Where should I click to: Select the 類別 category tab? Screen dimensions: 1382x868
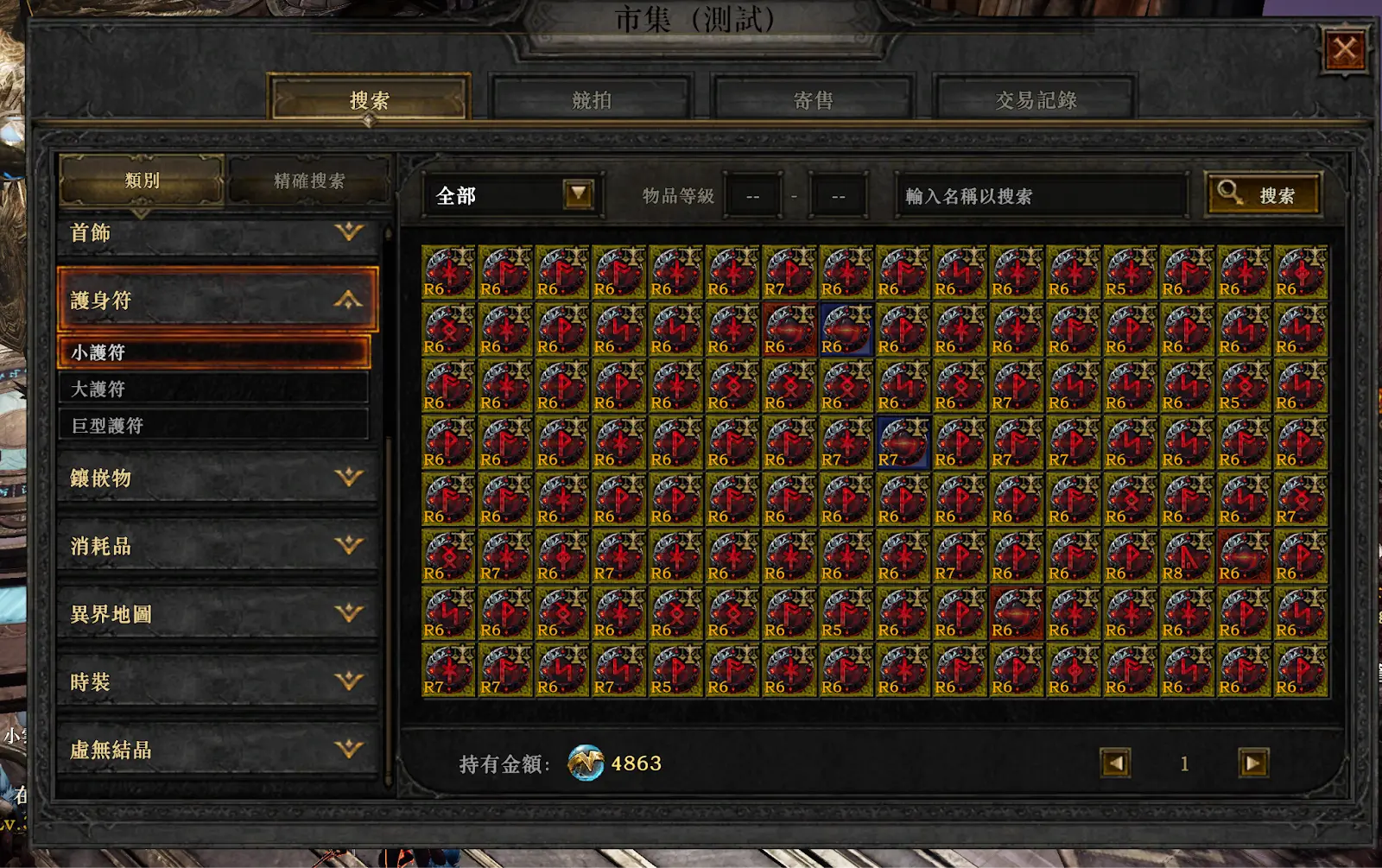tap(143, 181)
